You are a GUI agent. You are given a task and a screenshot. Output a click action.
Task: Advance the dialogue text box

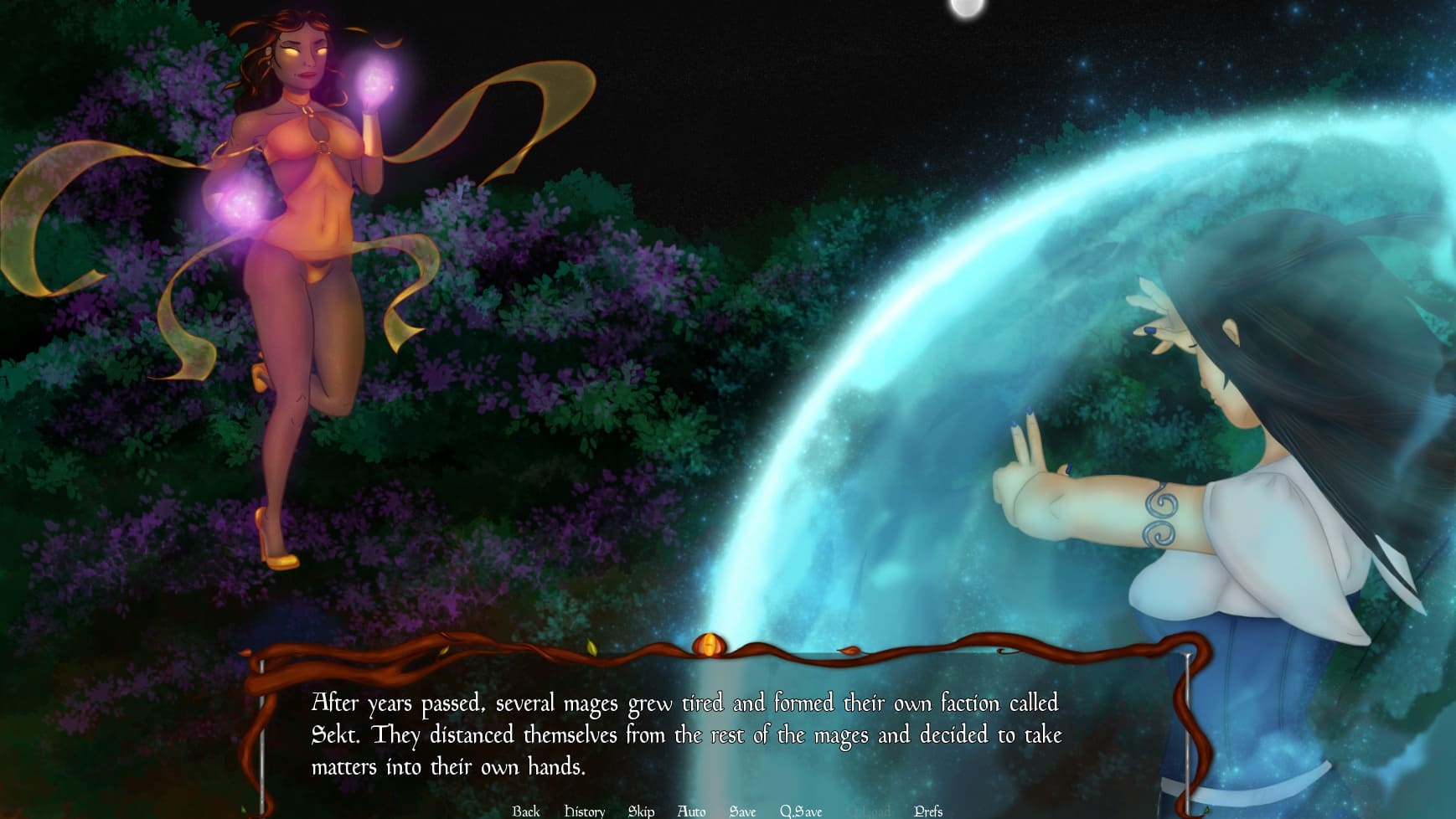(x=685, y=734)
